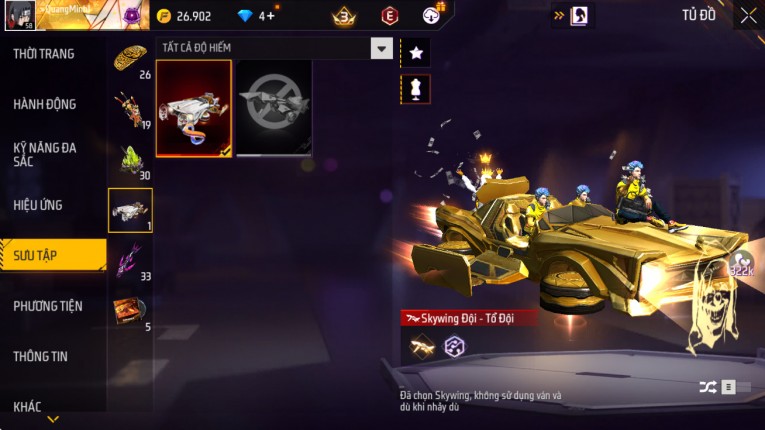Choose the greyed-out no-Skywing card
765x430 pixels.
(x=274, y=108)
